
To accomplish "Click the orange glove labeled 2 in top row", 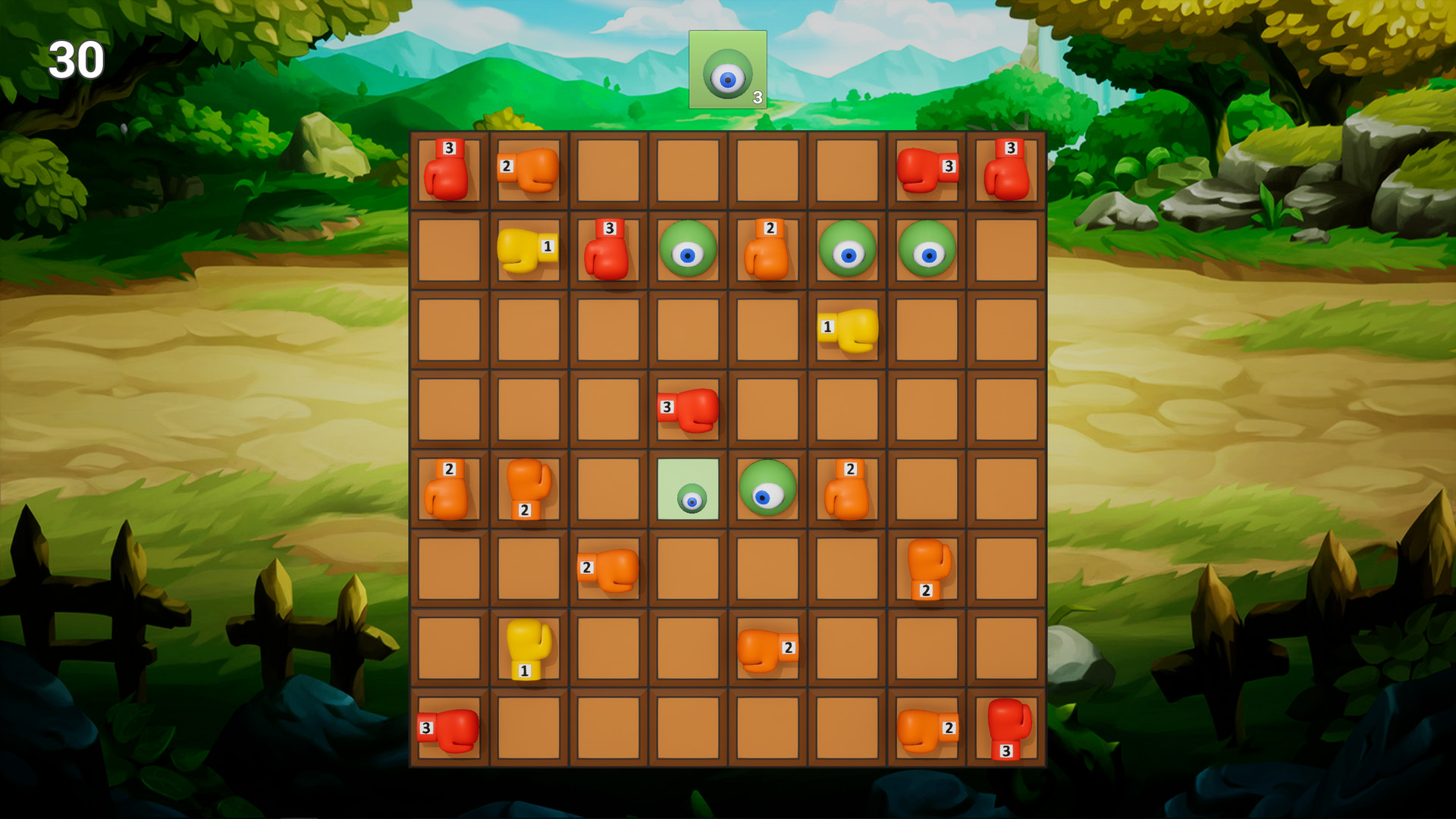I will 529,172.
